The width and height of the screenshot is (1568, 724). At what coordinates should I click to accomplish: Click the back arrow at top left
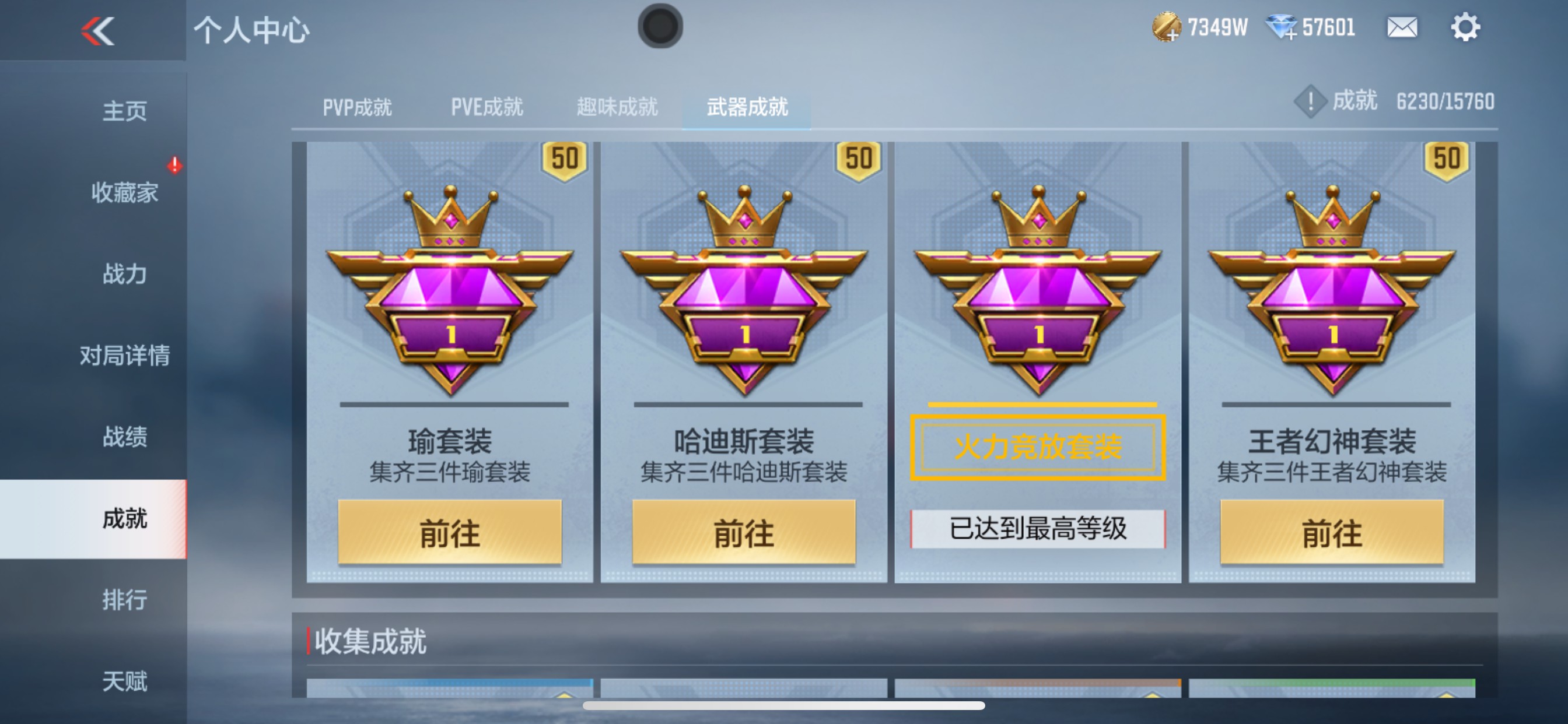[97, 30]
